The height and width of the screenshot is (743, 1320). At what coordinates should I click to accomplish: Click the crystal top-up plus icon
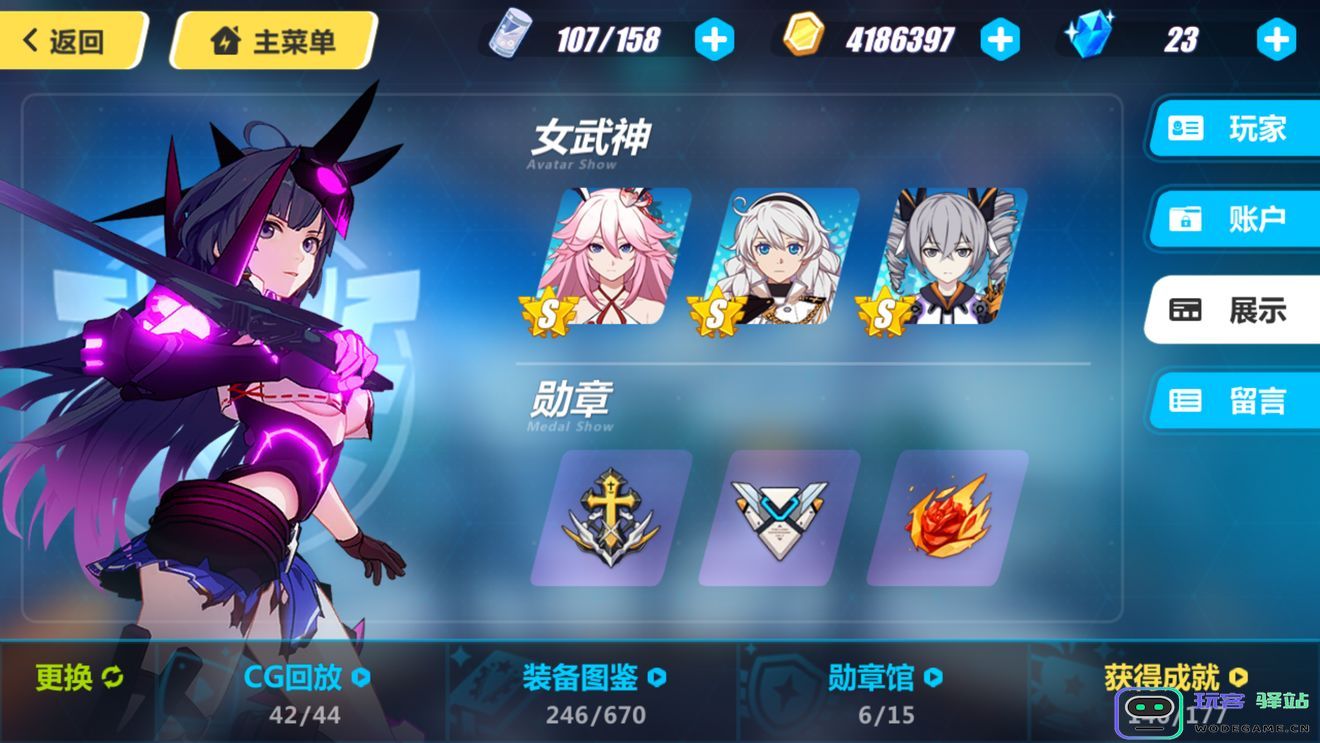1275,38
